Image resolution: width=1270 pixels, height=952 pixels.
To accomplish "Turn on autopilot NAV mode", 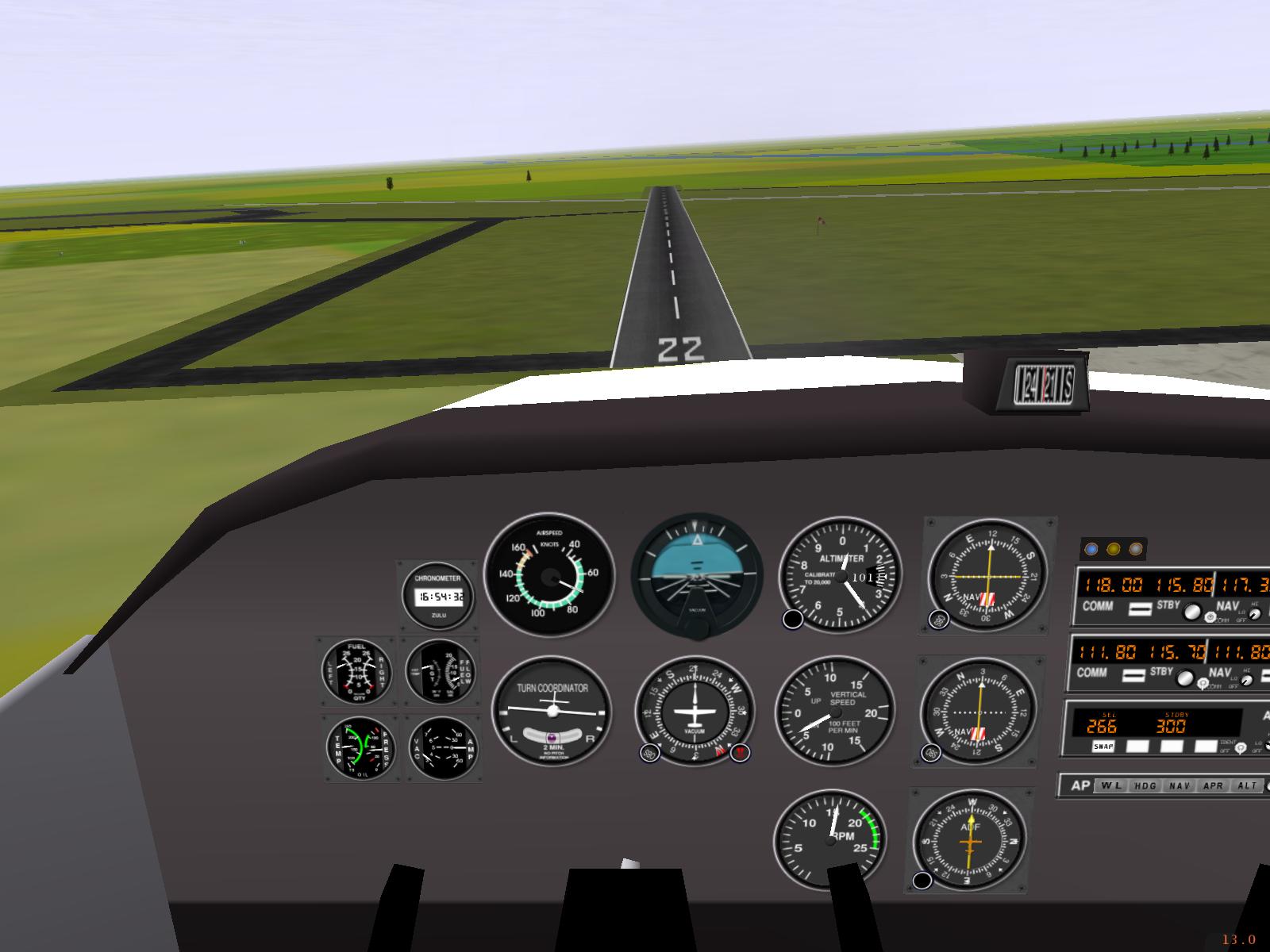I will coord(1180,785).
